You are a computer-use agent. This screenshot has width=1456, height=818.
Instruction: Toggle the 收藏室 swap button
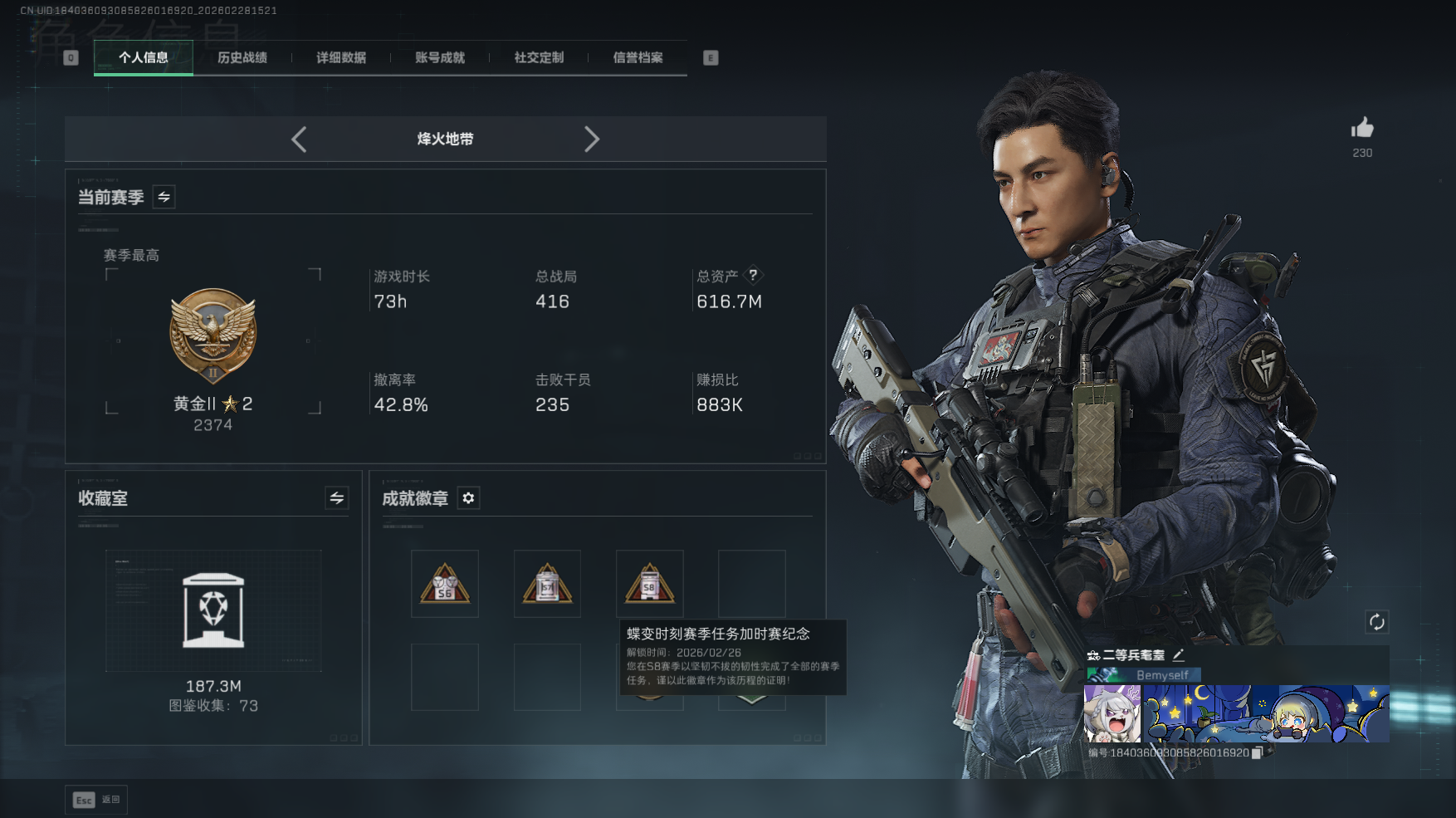[336, 498]
